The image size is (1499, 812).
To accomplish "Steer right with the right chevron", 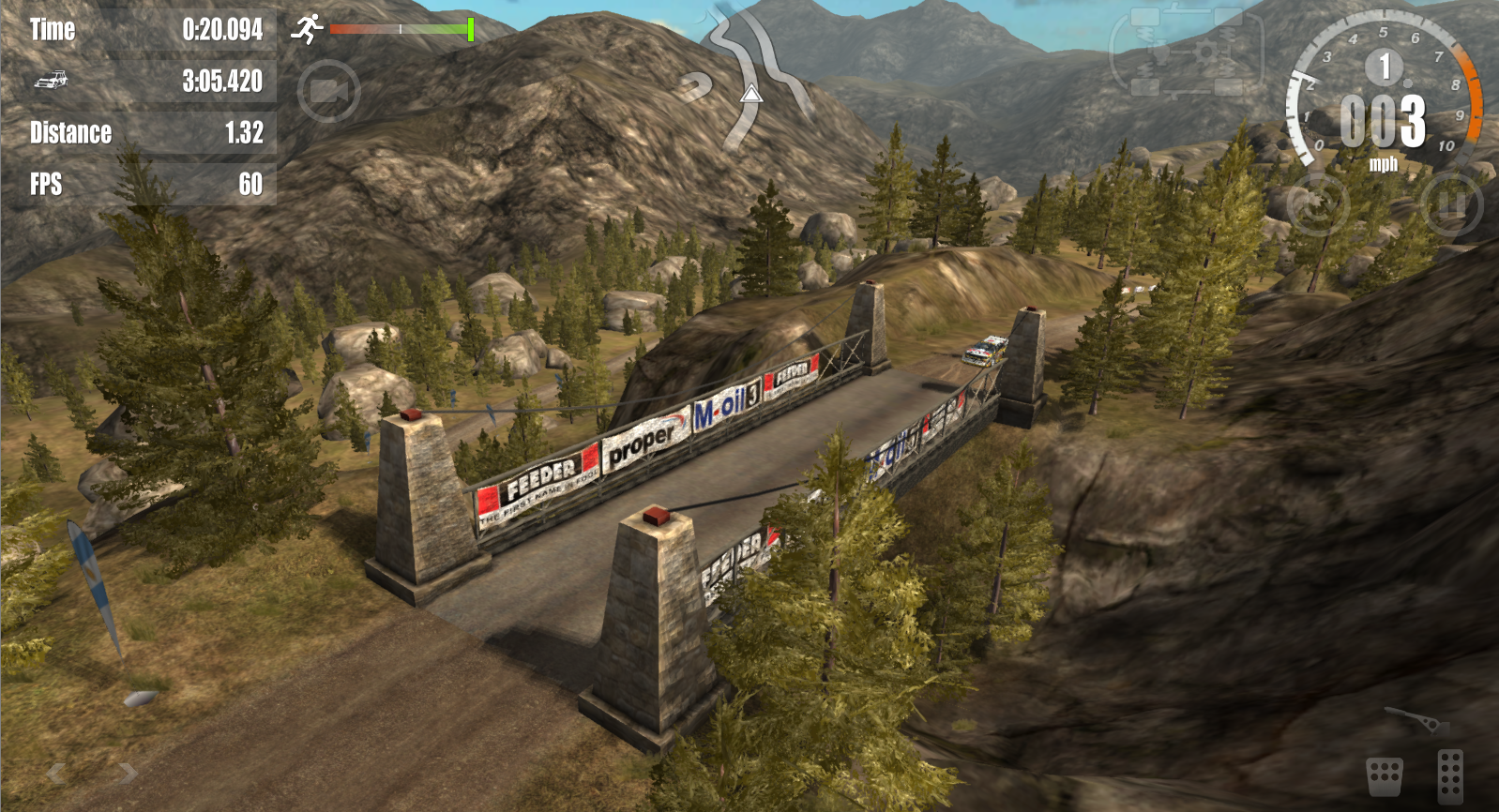I will [x=129, y=773].
